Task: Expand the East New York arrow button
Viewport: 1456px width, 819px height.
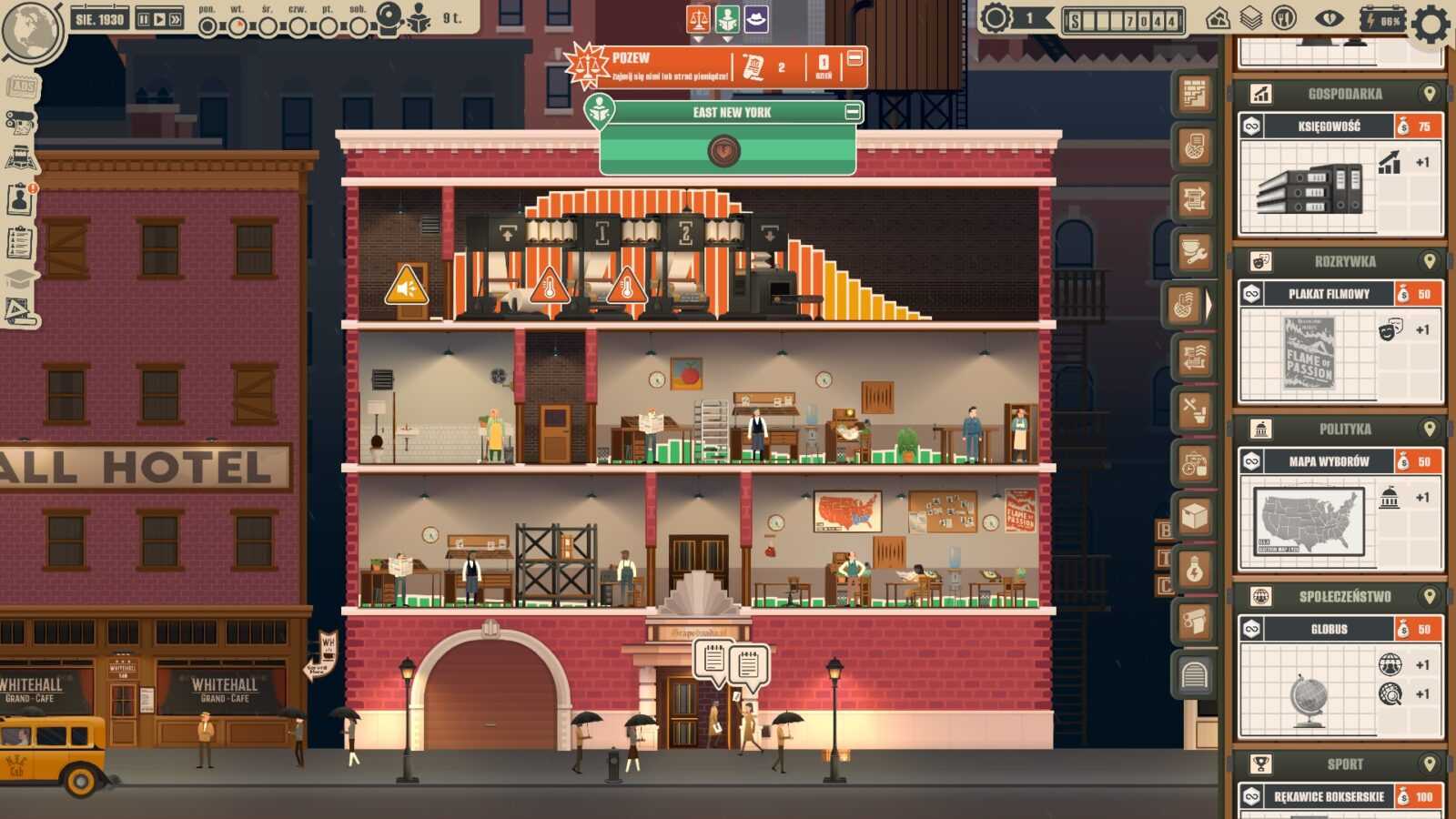Action: pos(723,150)
